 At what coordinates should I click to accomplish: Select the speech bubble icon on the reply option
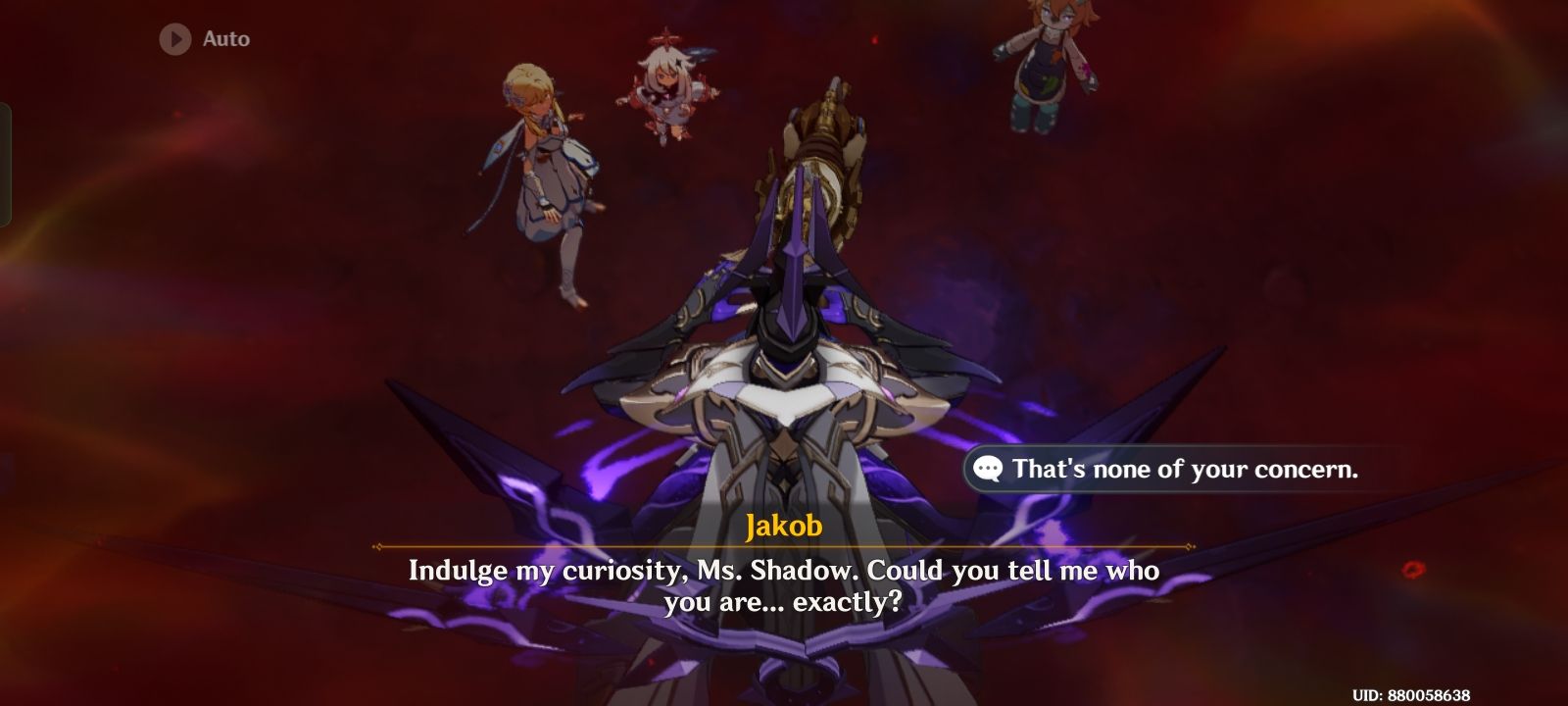coord(986,470)
